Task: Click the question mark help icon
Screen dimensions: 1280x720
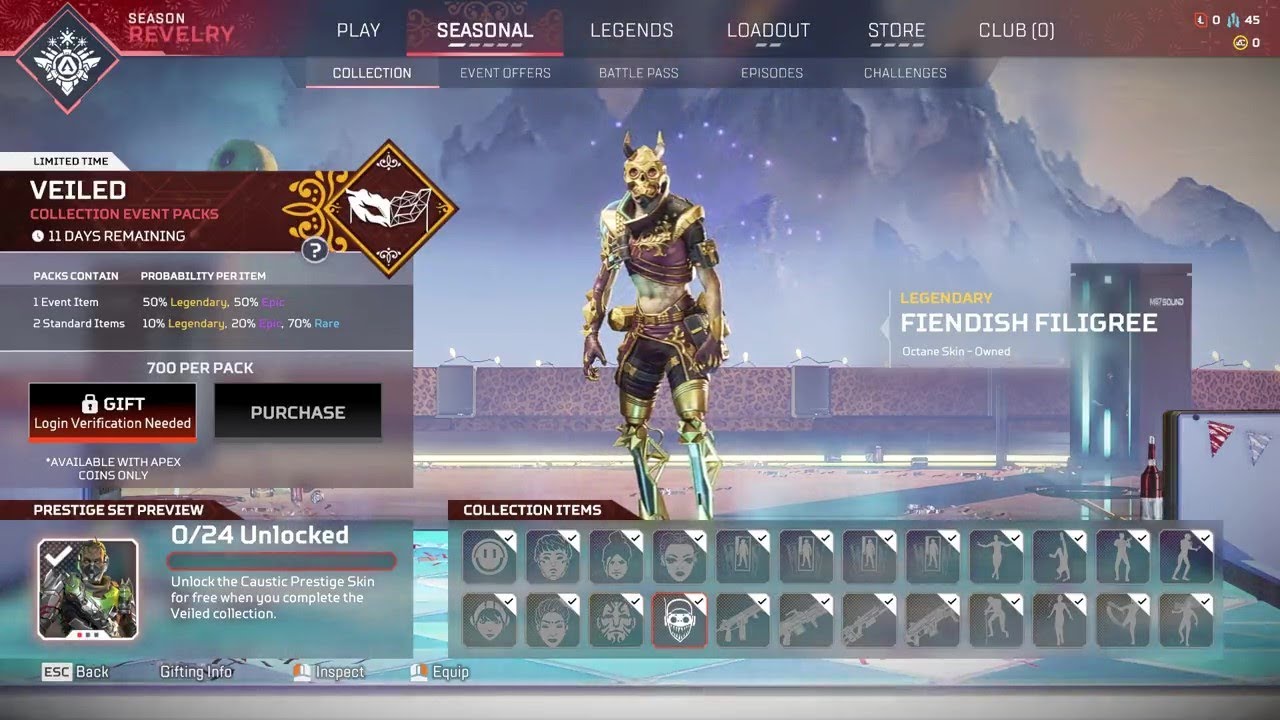Action: coord(314,250)
